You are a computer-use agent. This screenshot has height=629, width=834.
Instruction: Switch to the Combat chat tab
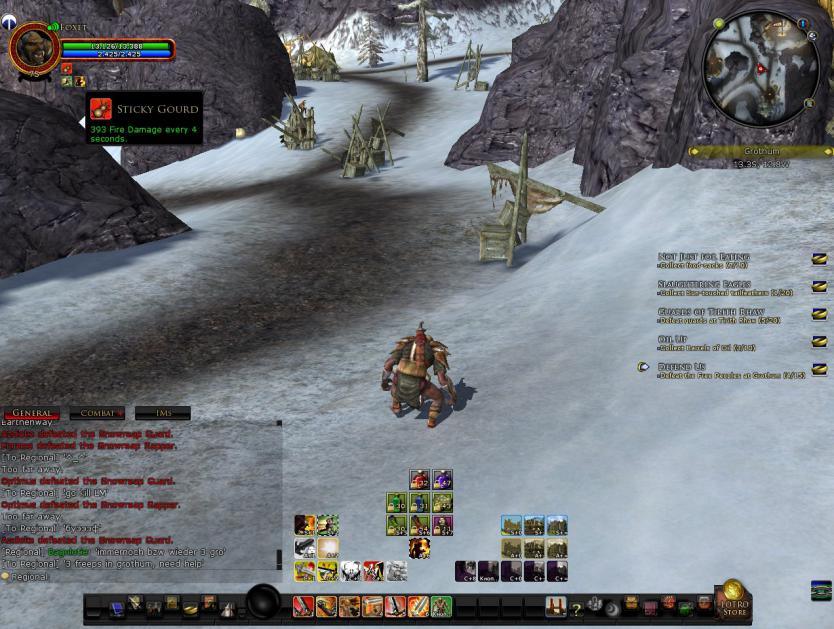pos(97,413)
